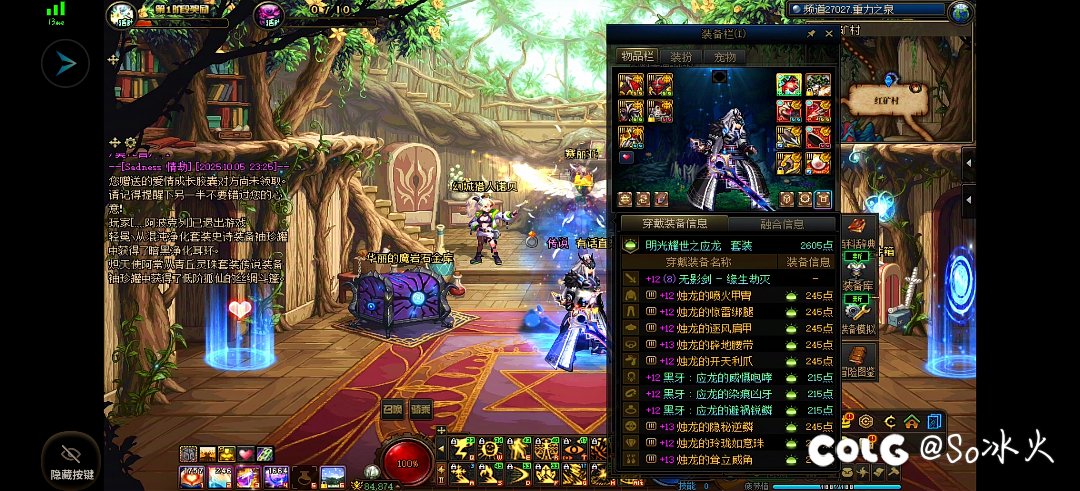Open the 宠物 tab
Screen dimensions: 1080x491
(725, 57)
